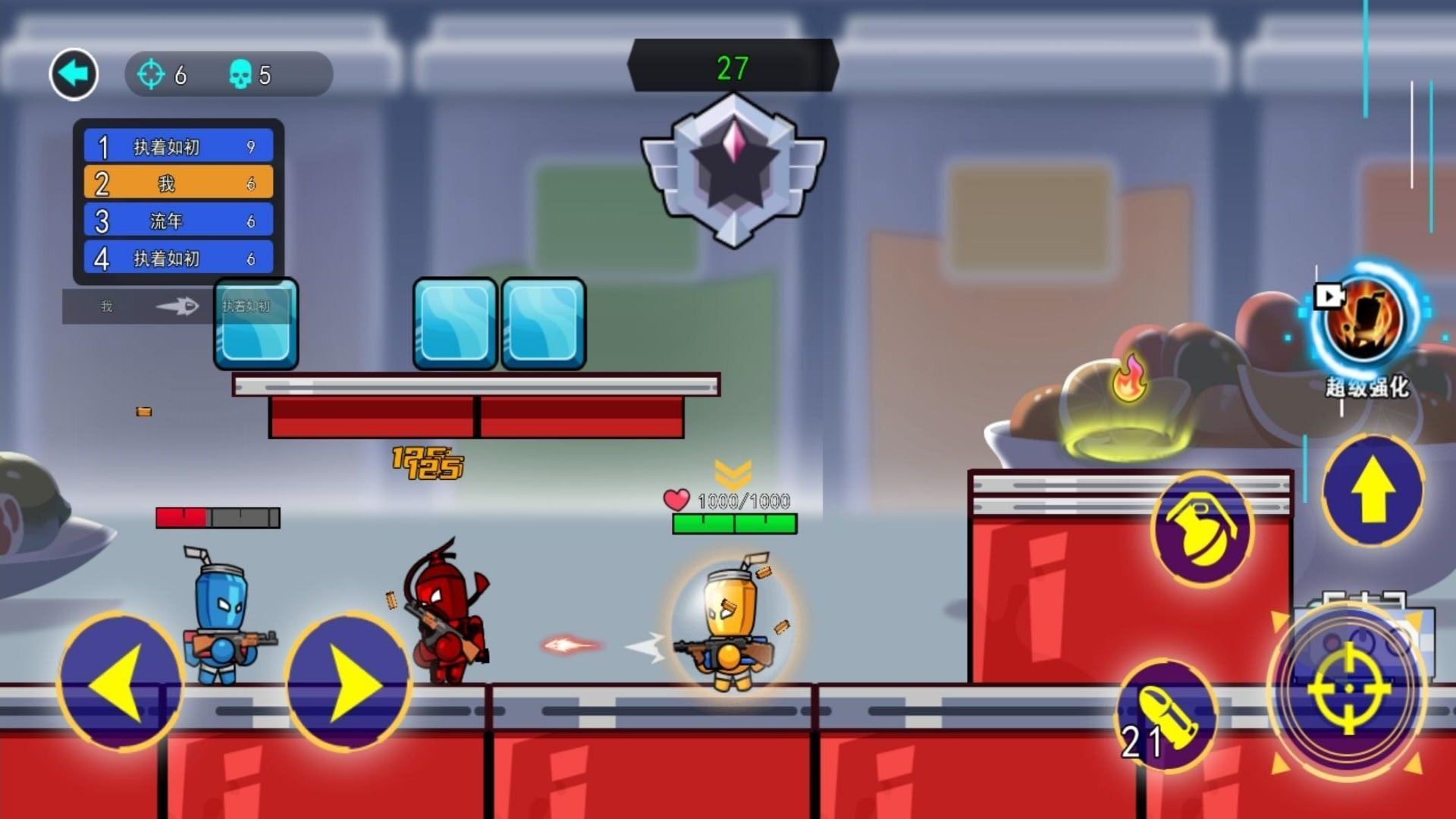The image size is (1456, 819).
Task: Throw a grenade with the grenade button
Action: [x=1203, y=528]
